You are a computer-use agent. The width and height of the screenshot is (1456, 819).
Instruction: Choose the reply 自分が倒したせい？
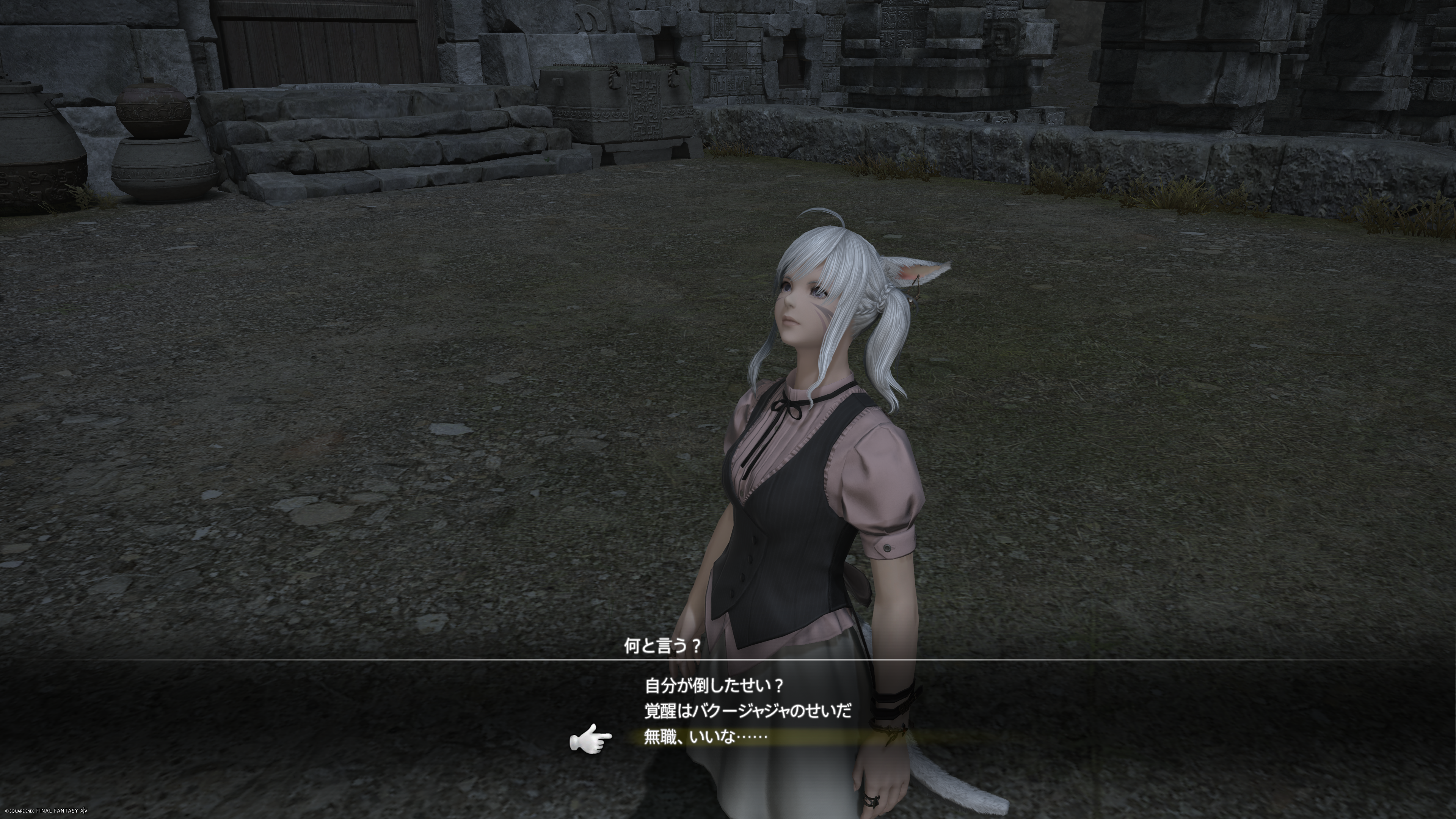pyautogui.click(x=714, y=686)
